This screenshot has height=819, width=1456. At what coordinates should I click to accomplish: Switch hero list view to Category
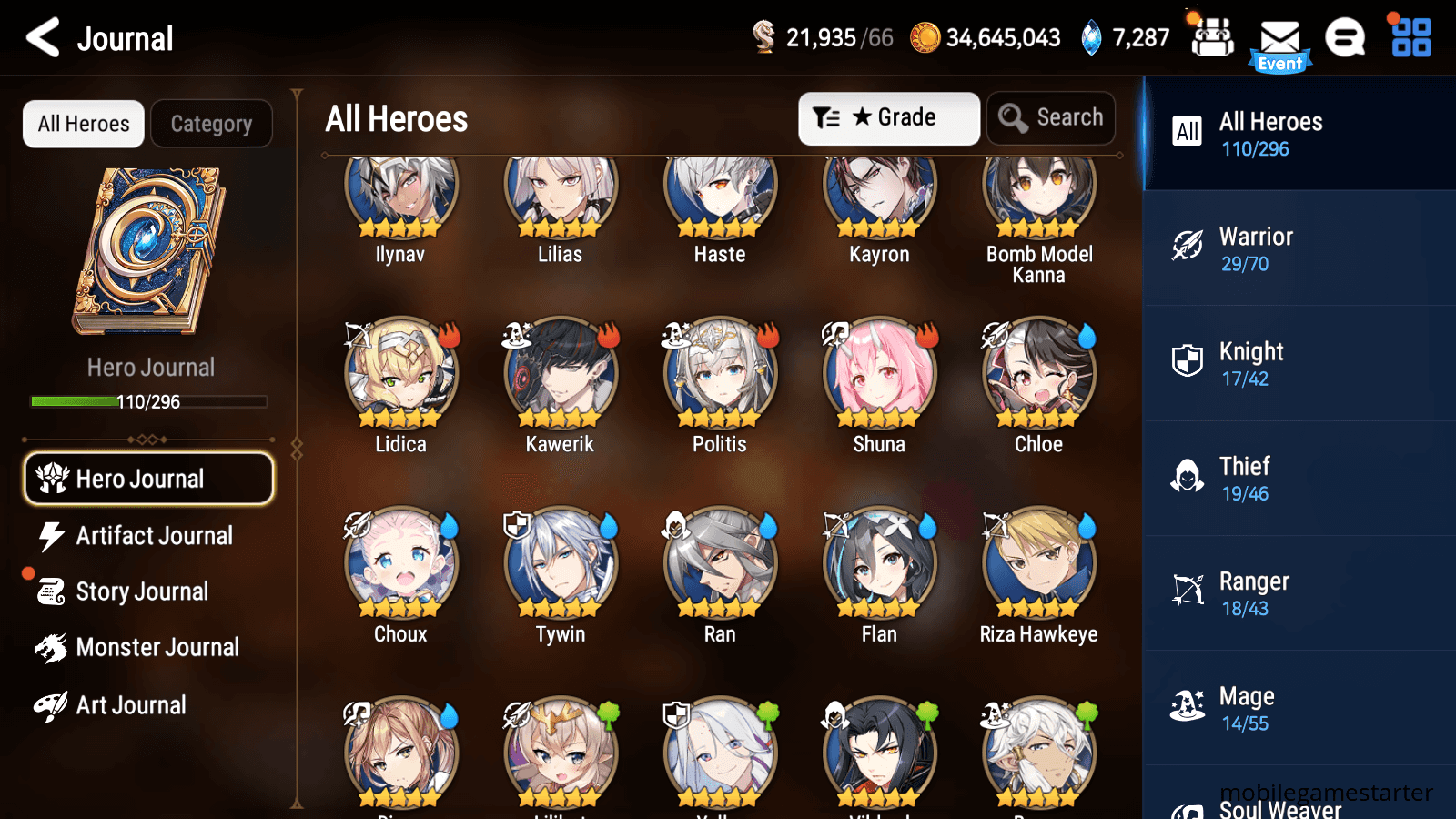(212, 124)
